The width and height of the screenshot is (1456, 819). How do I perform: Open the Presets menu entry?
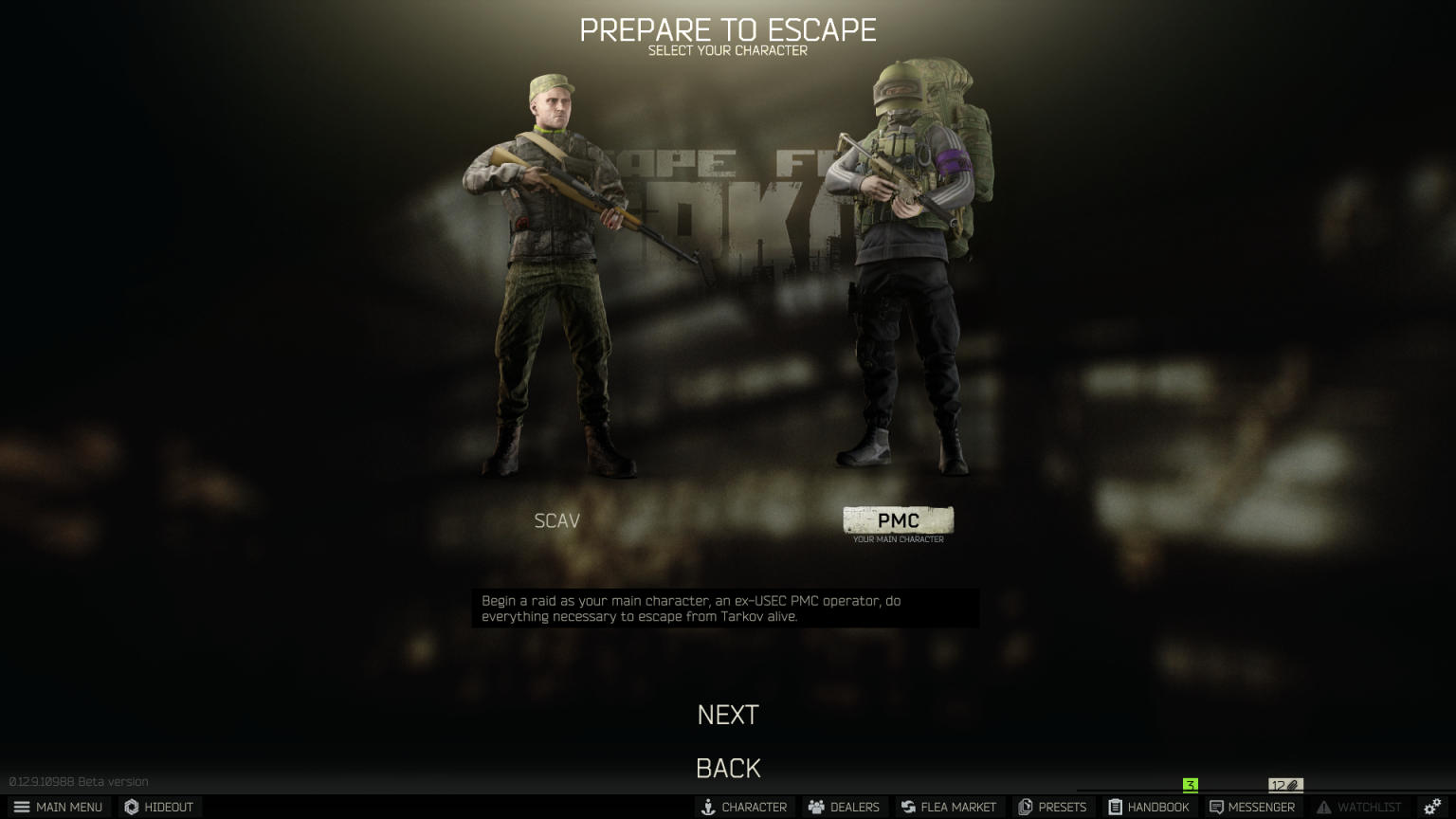(1053, 807)
